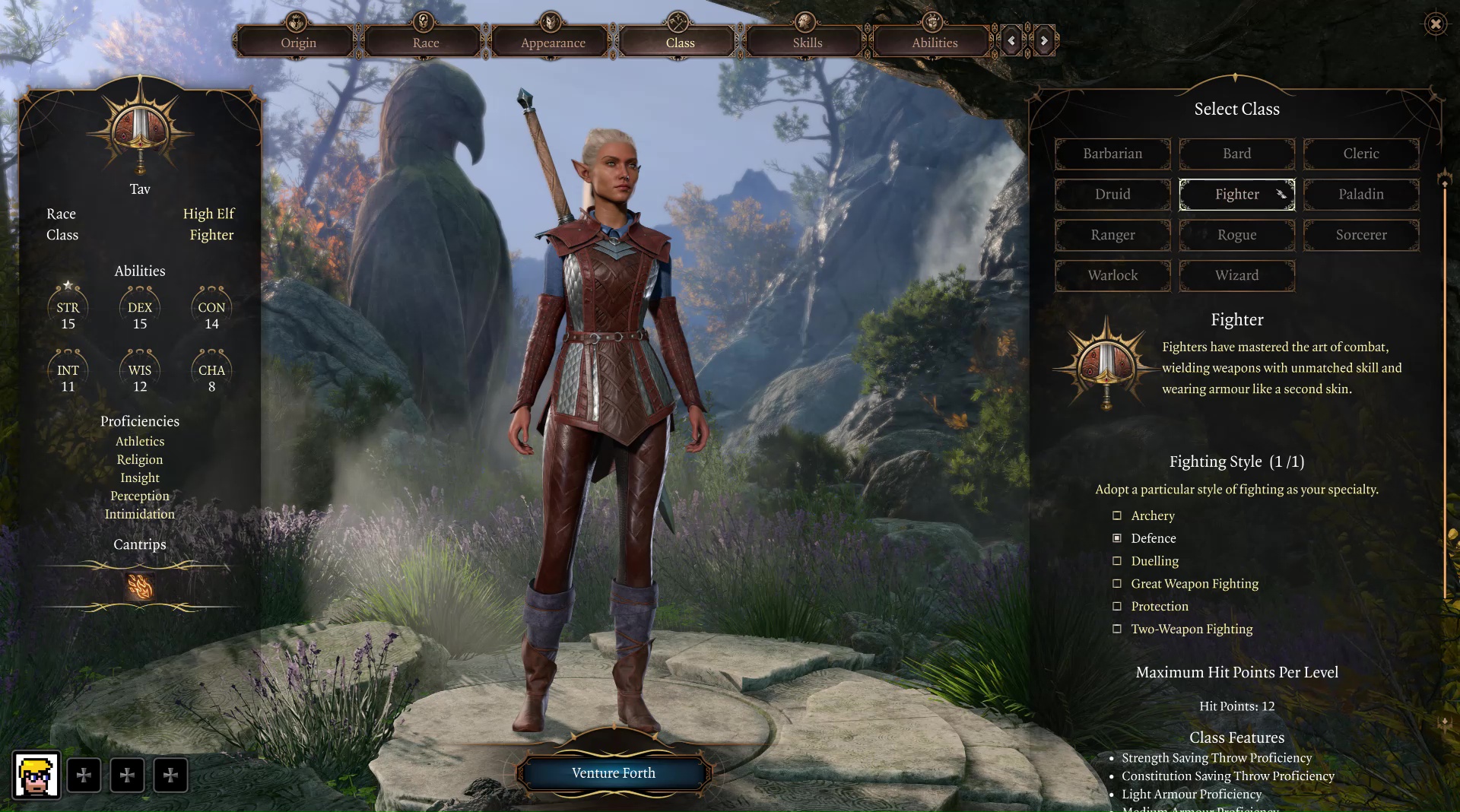Viewport: 1460px width, 812px height.
Task: Choose Great Weapon Fighting style
Action: tap(1117, 584)
